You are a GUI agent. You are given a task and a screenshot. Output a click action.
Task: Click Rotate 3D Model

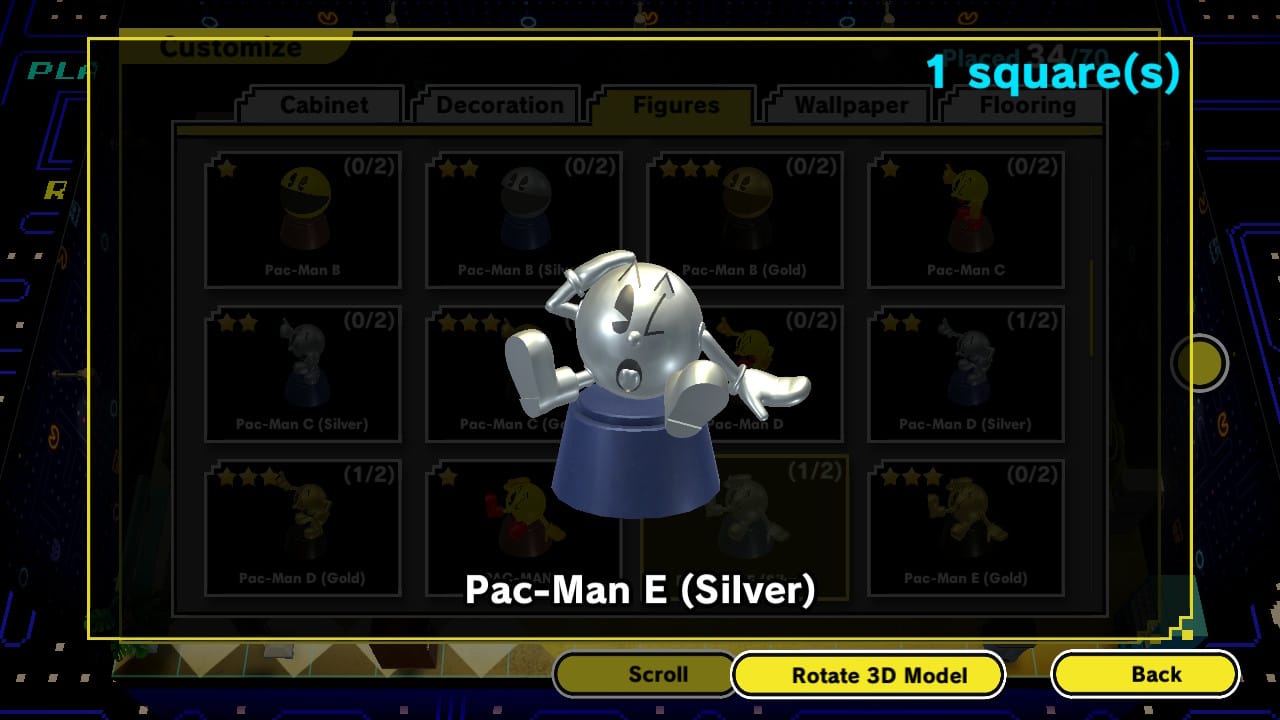pos(868,674)
